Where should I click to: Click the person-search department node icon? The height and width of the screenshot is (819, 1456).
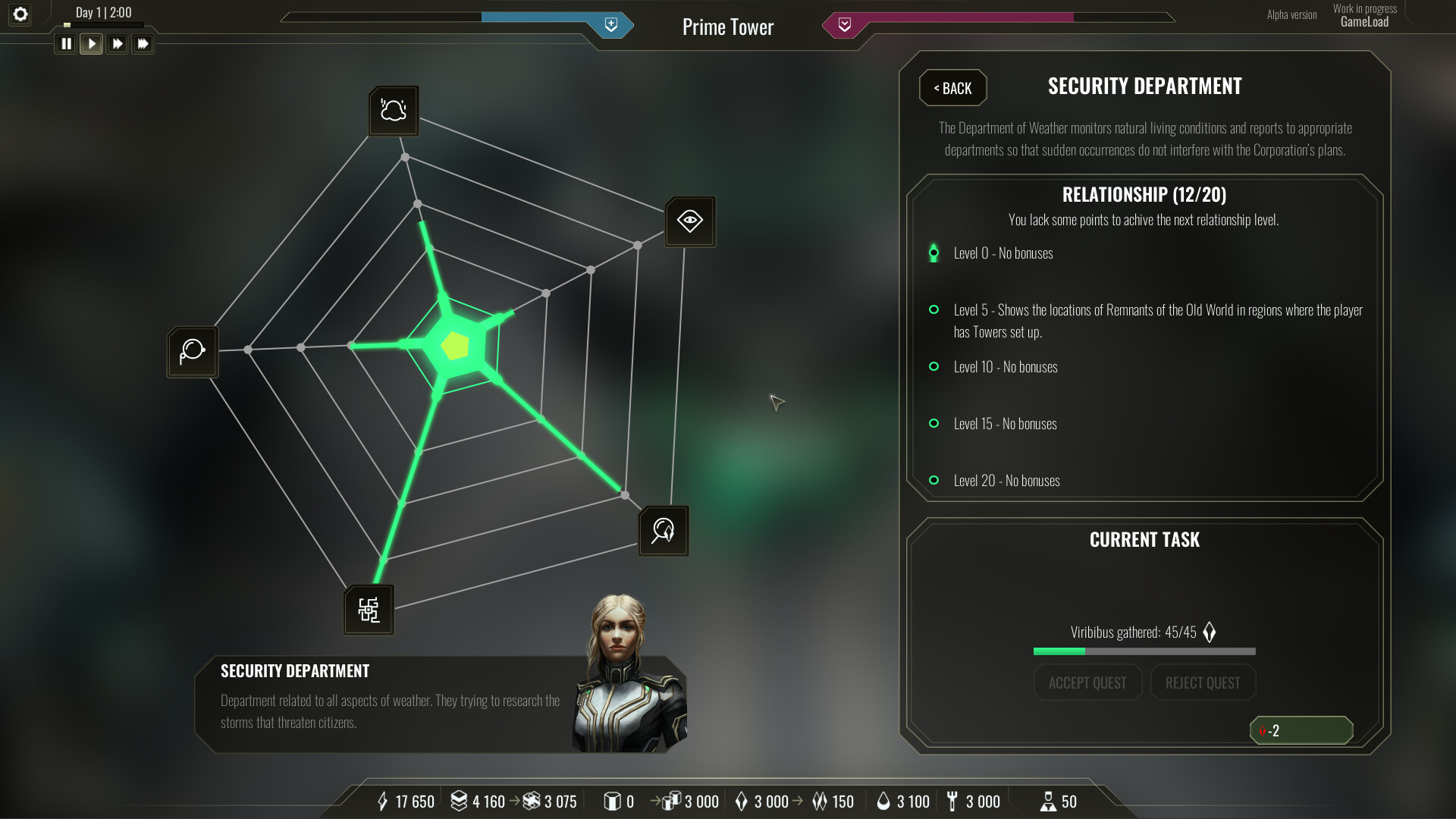pos(663,530)
